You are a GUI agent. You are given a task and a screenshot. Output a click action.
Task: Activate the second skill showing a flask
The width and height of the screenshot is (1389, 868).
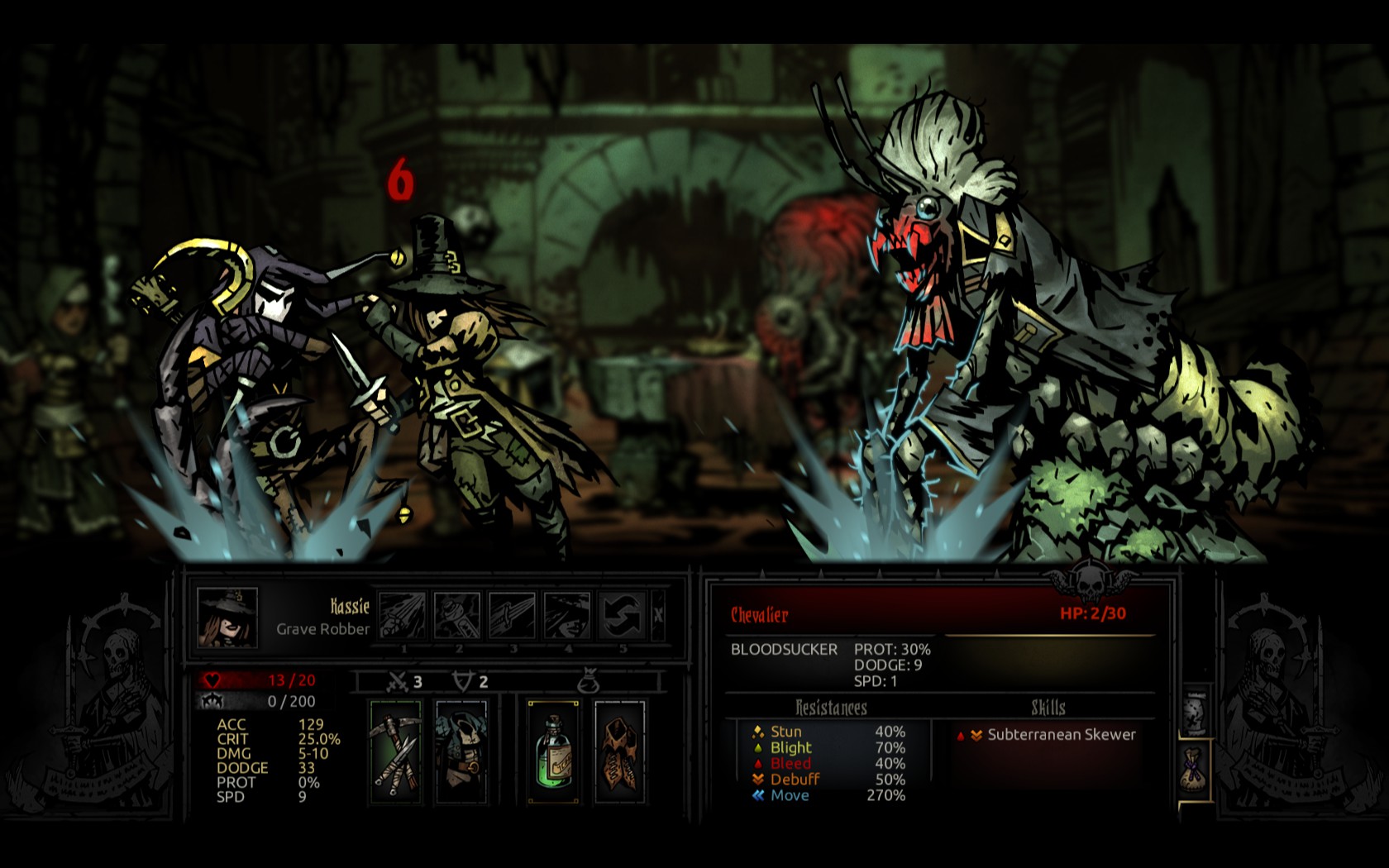457,615
